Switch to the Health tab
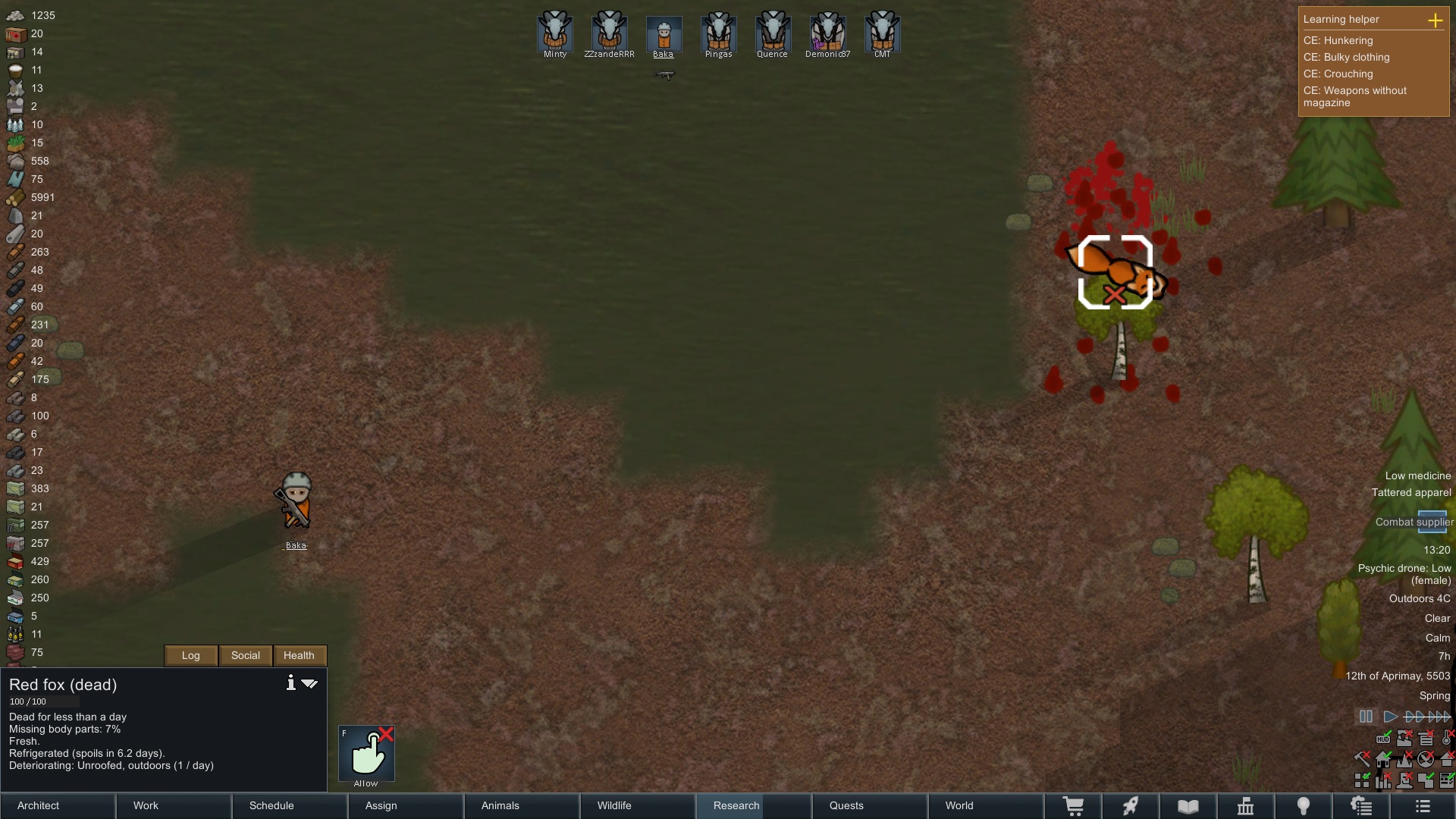This screenshot has height=819, width=1456. click(299, 655)
